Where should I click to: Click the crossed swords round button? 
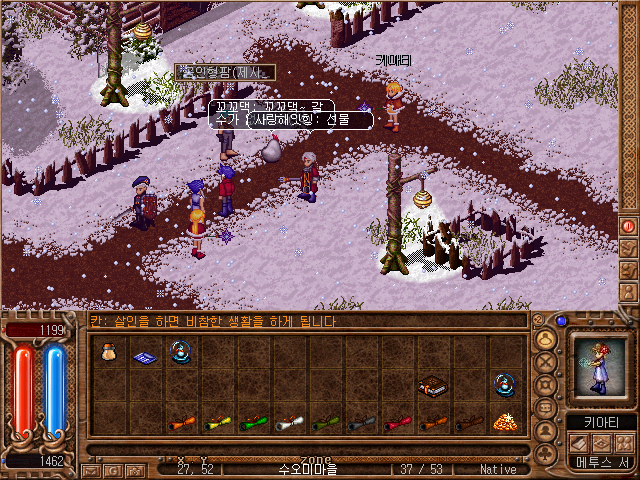pos(547,361)
